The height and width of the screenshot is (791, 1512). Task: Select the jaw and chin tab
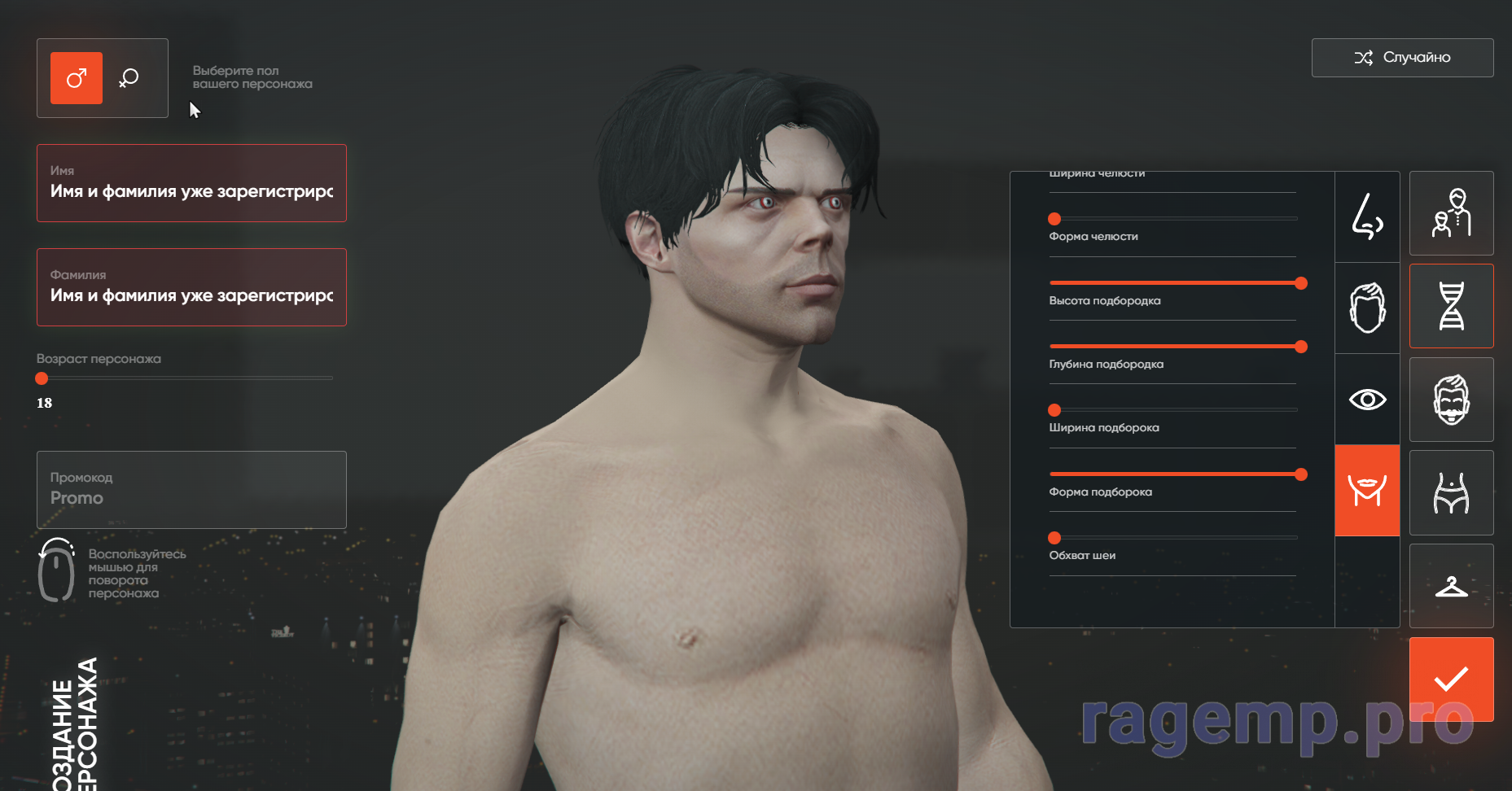tap(1367, 491)
